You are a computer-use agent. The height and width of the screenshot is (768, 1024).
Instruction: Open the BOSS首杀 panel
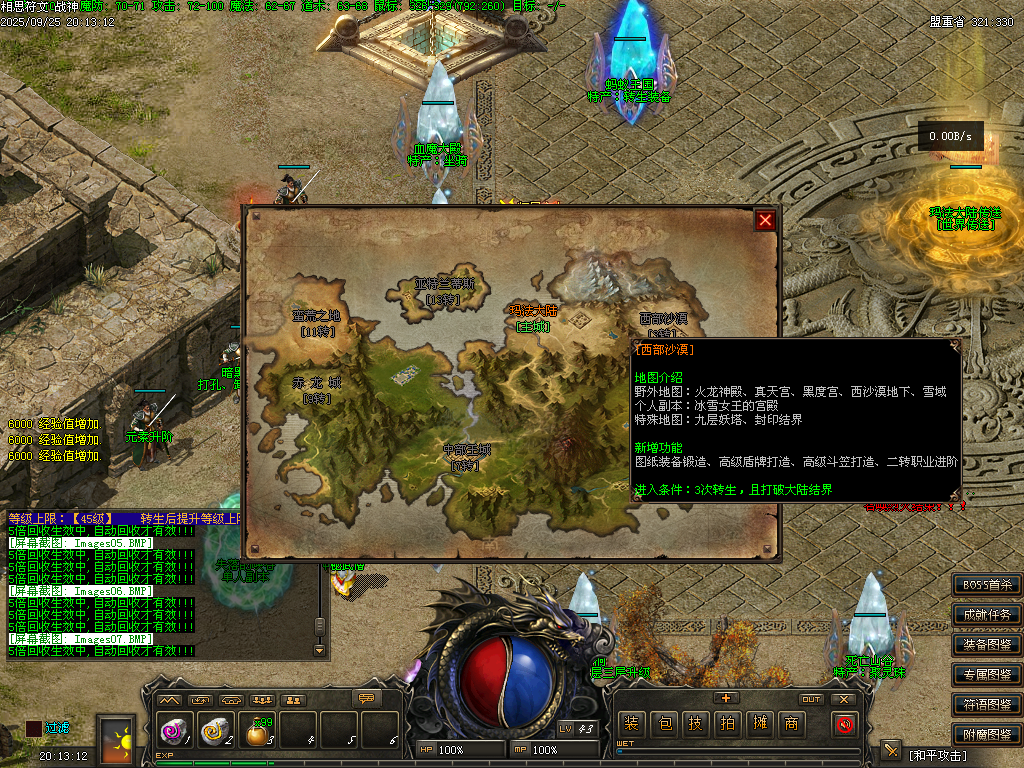[x=987, y=585]
